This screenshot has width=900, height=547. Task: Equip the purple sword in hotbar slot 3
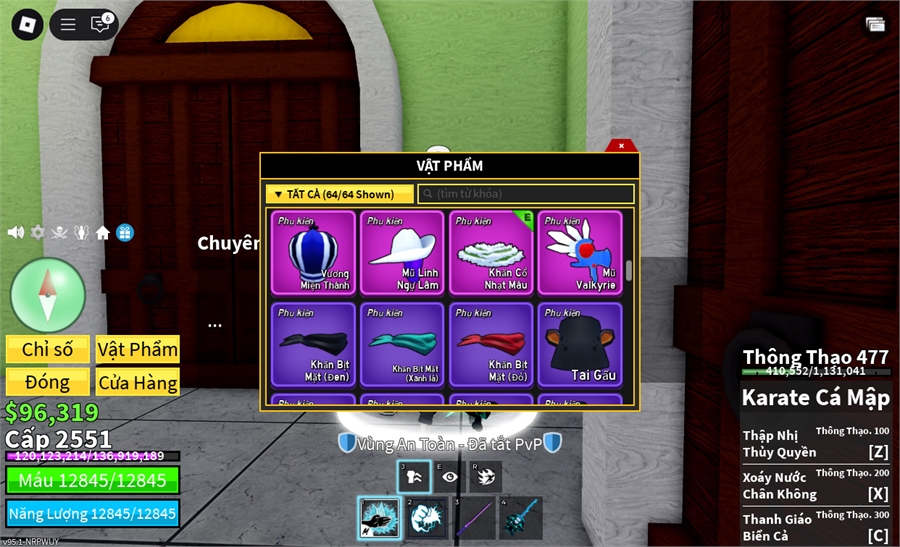[x=472, y=518]
